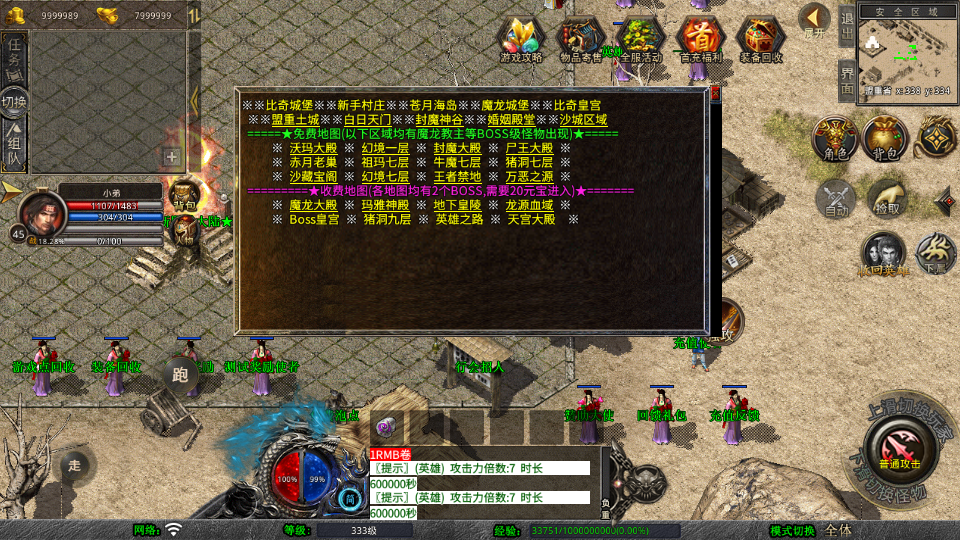Open the 角色 character sheet button
The image size is (960, 540).
pos(833,138)
